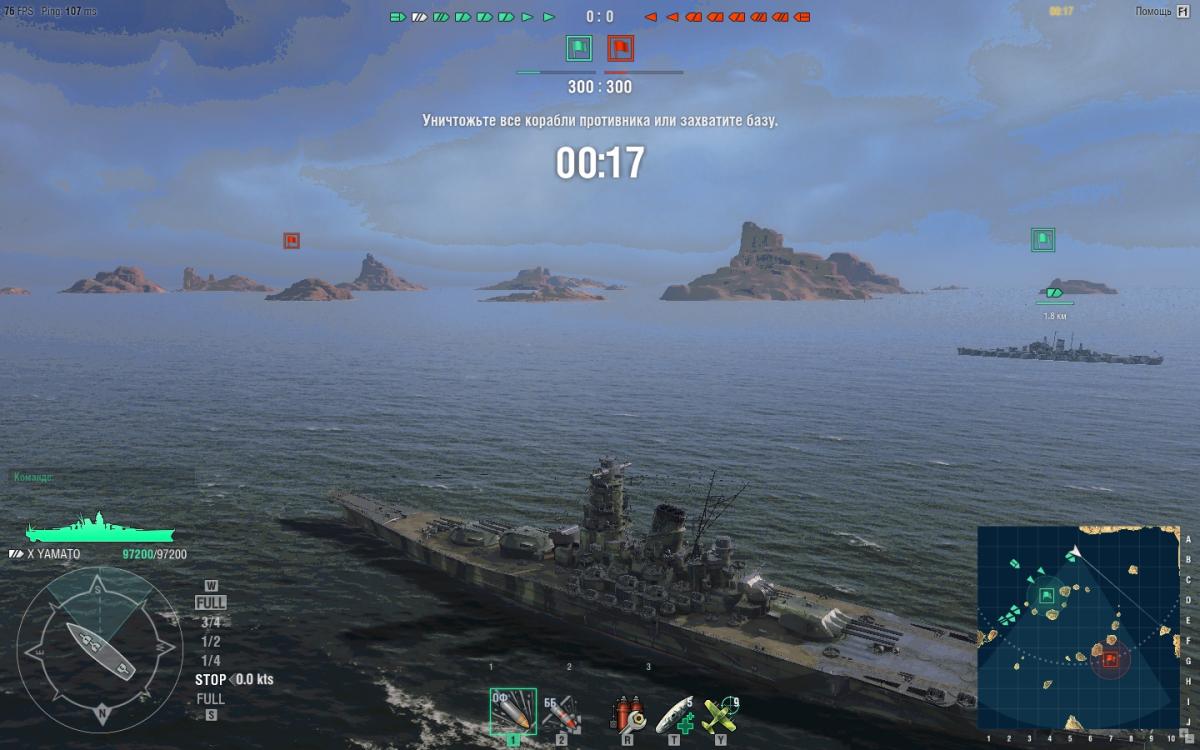Set engine speed to 3/4
1200x750 pixels.
(x=211, y=622)
